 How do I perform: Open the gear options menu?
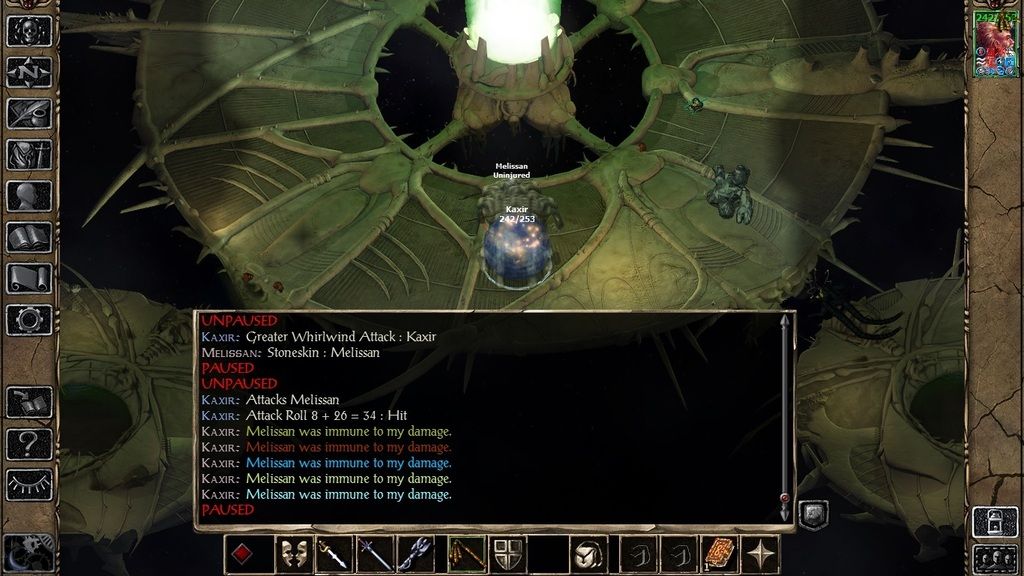(x=28, y=319)
